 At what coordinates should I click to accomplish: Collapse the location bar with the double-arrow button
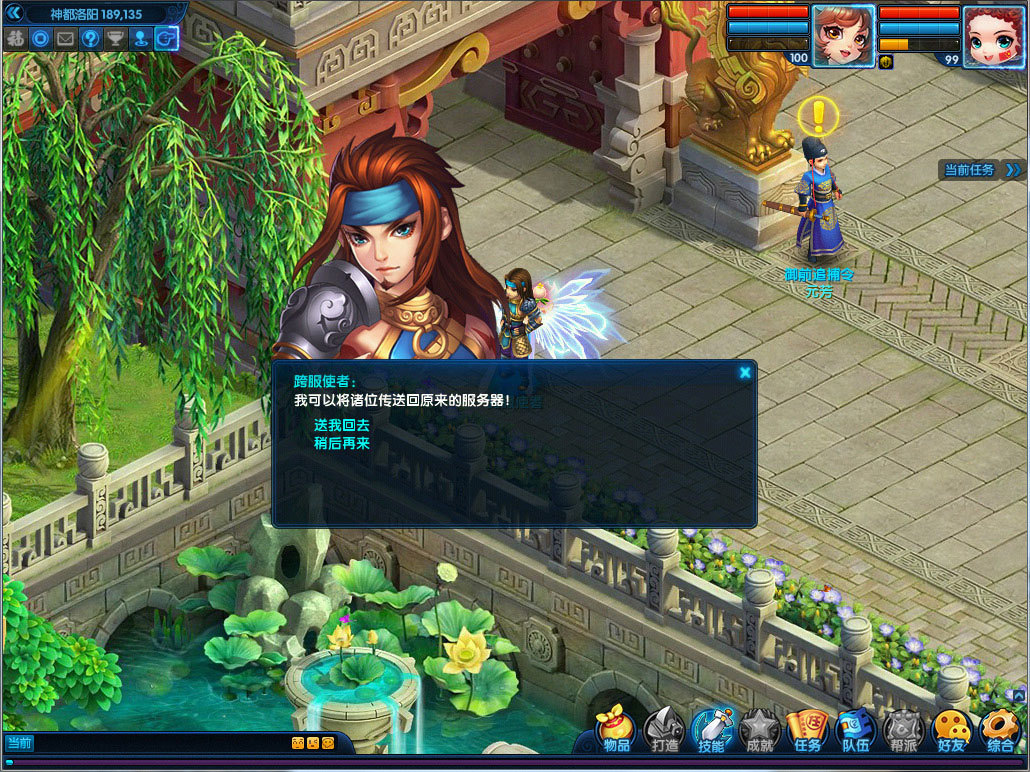click(x=14, y=14)
